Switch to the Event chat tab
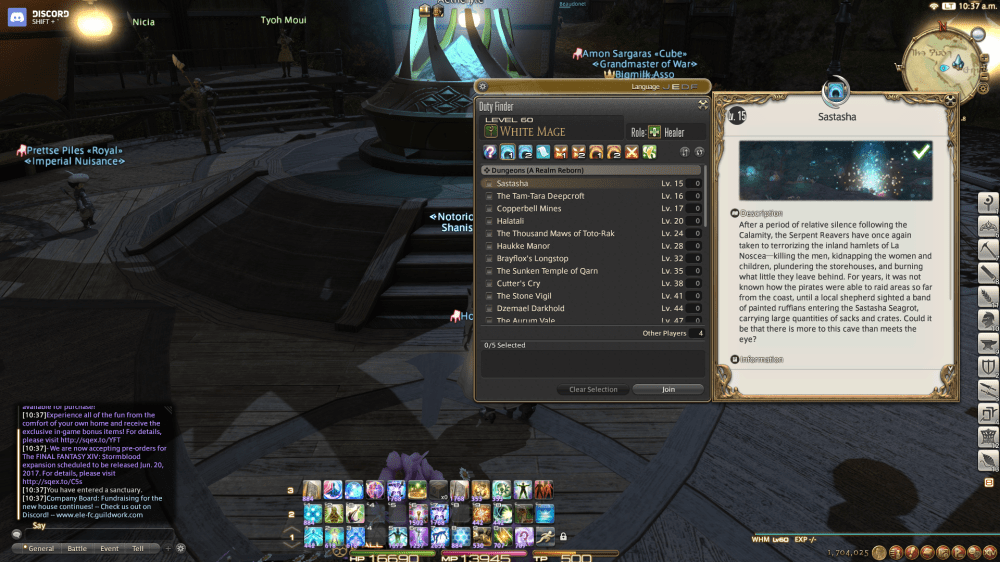1000x562 pixels. pos(109,548)
